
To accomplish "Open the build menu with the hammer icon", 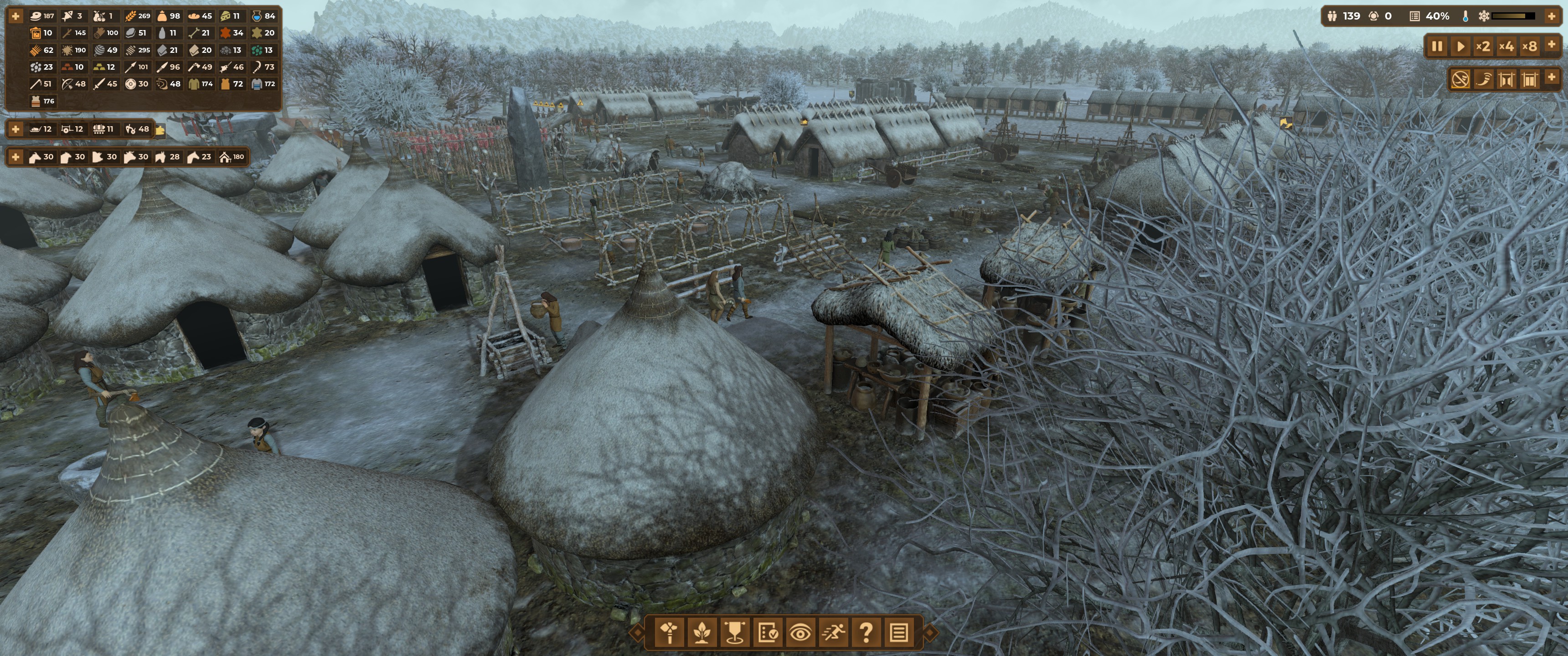I will tap(670, 633).
